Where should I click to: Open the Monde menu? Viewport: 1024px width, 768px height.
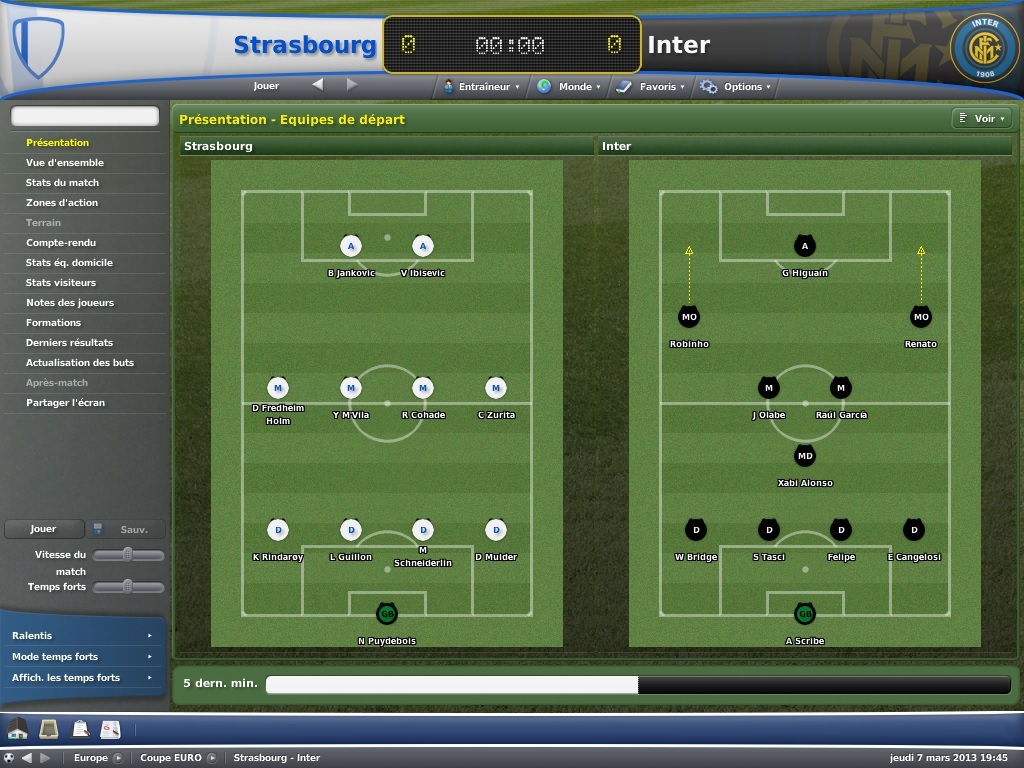point(569,87)
